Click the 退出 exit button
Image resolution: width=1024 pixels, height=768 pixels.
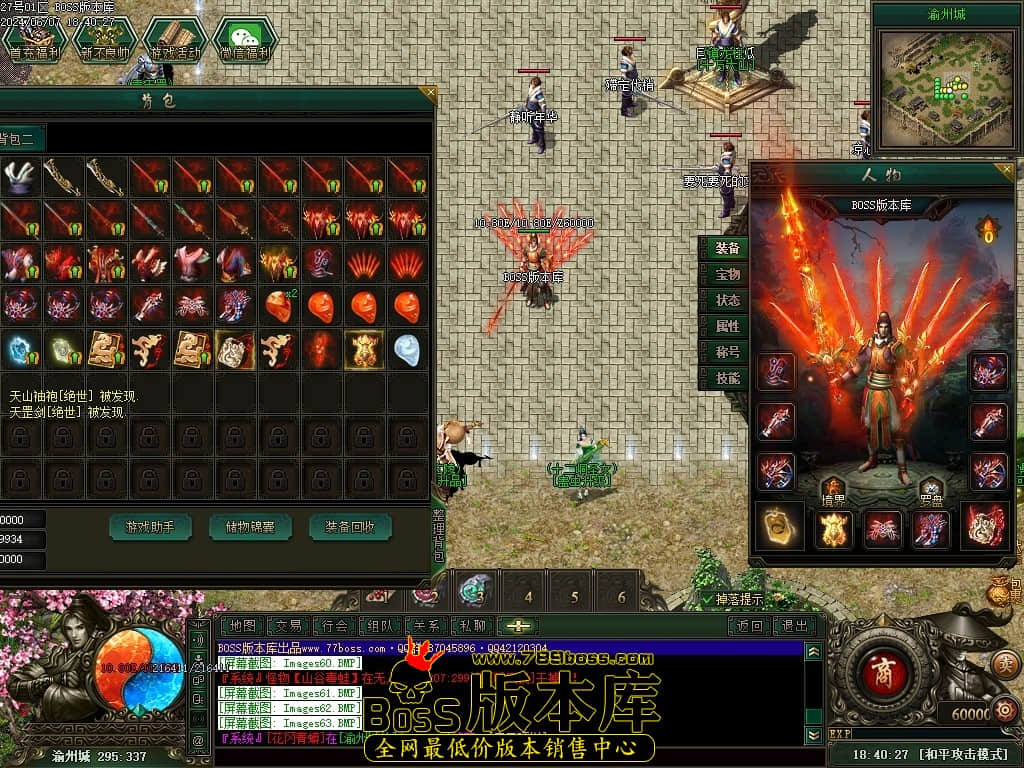[795, 626]
